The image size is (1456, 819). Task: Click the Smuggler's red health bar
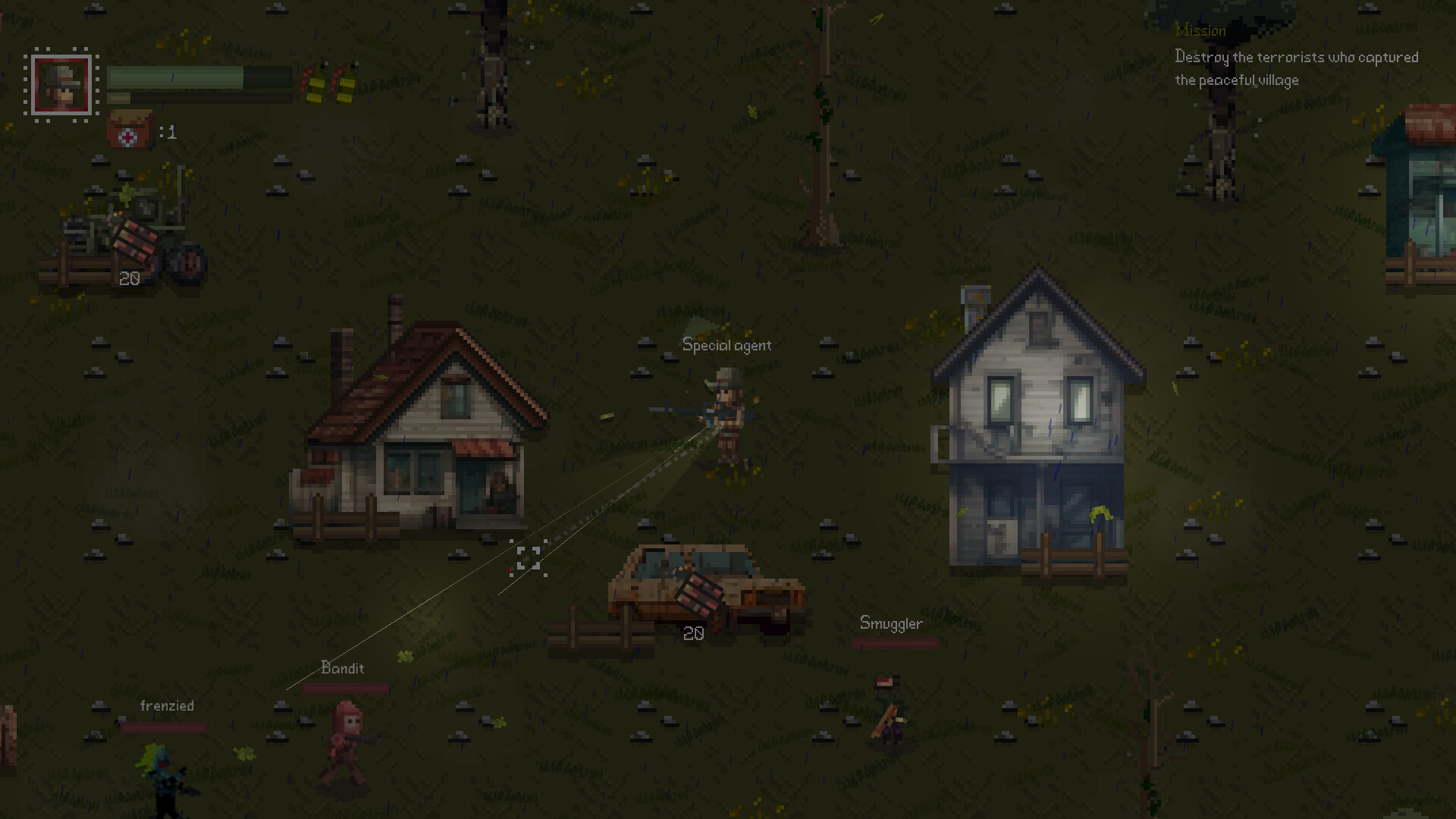895,643
